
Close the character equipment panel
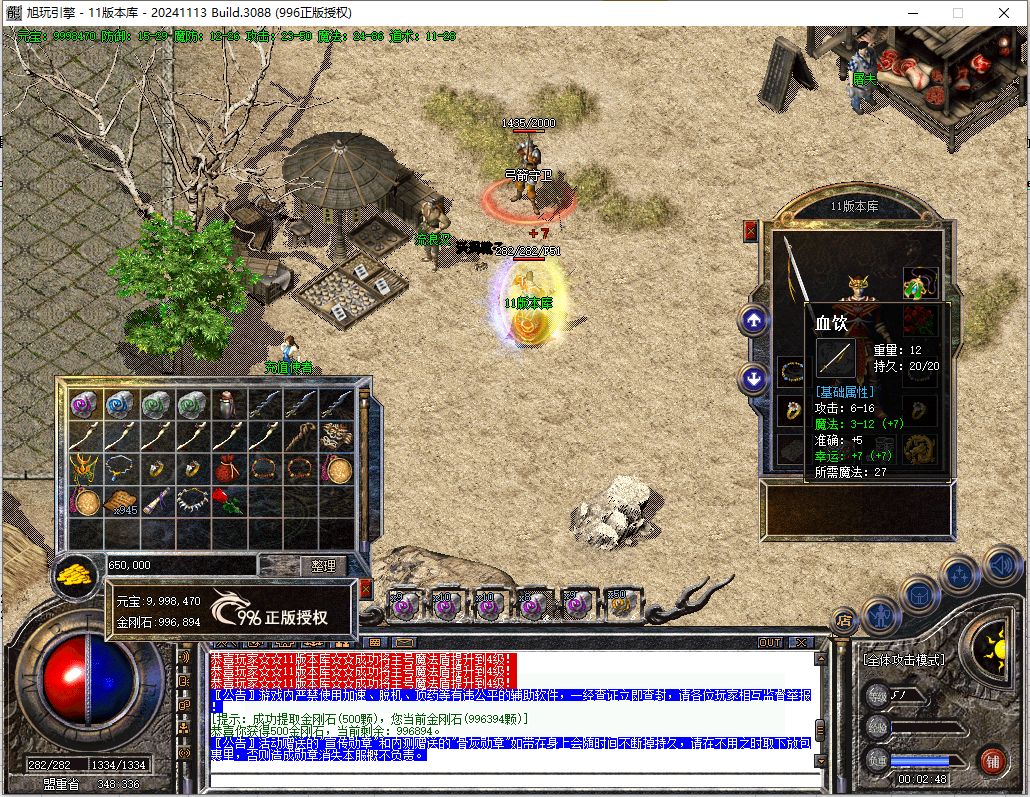point(751,232)
